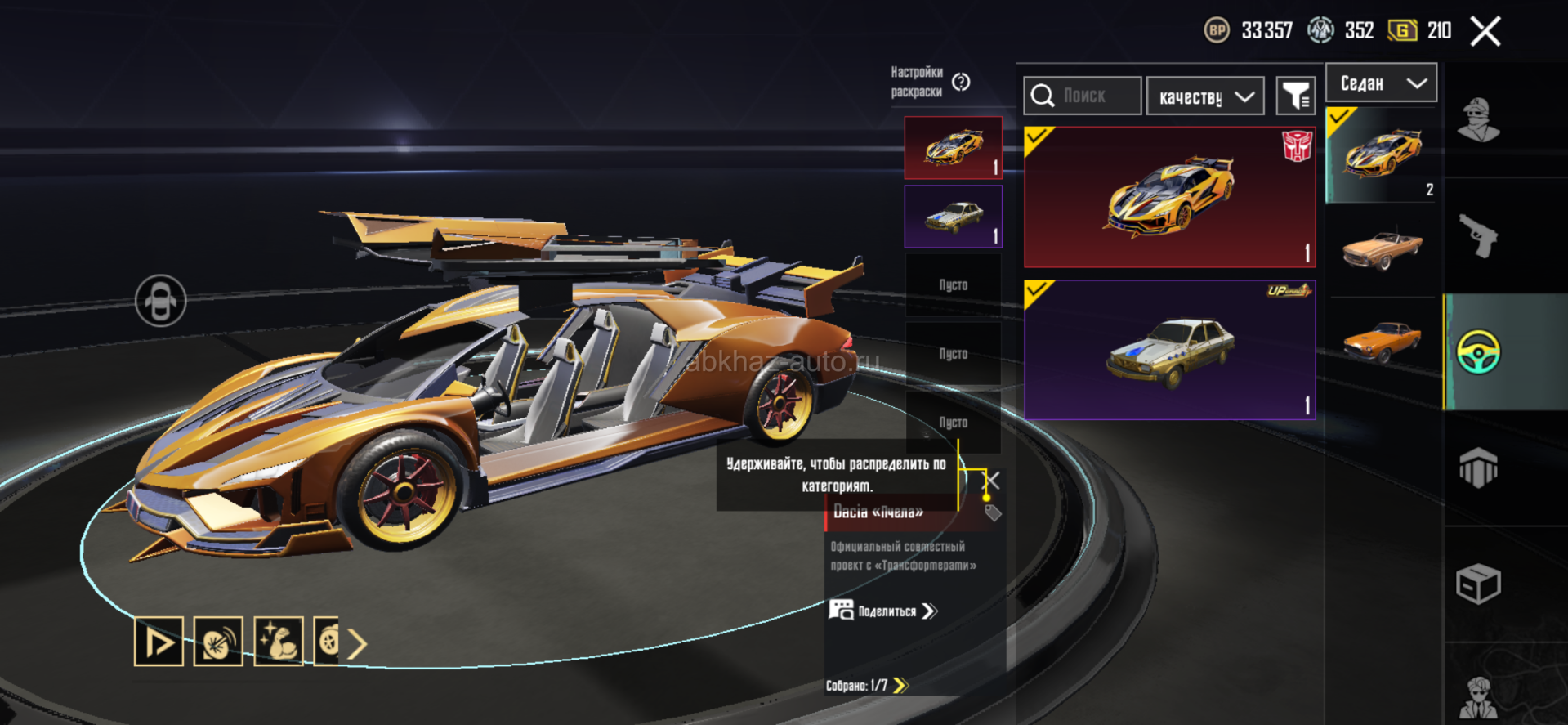The height and width of the screenshot is (725, 1568).
Task: Open the crate box category
Action: point(1478,584)
